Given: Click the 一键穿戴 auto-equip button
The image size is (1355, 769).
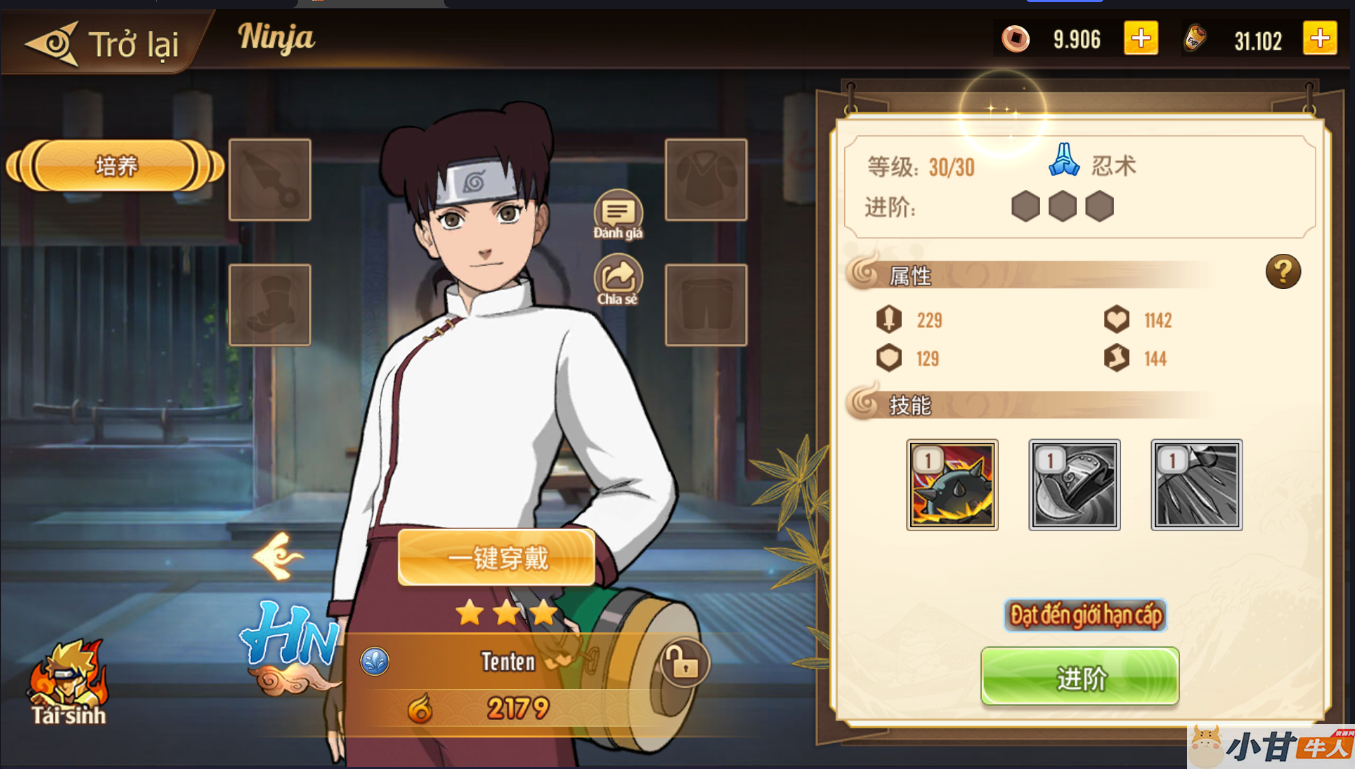Looking at the screenshot, I should pos(497,558).
